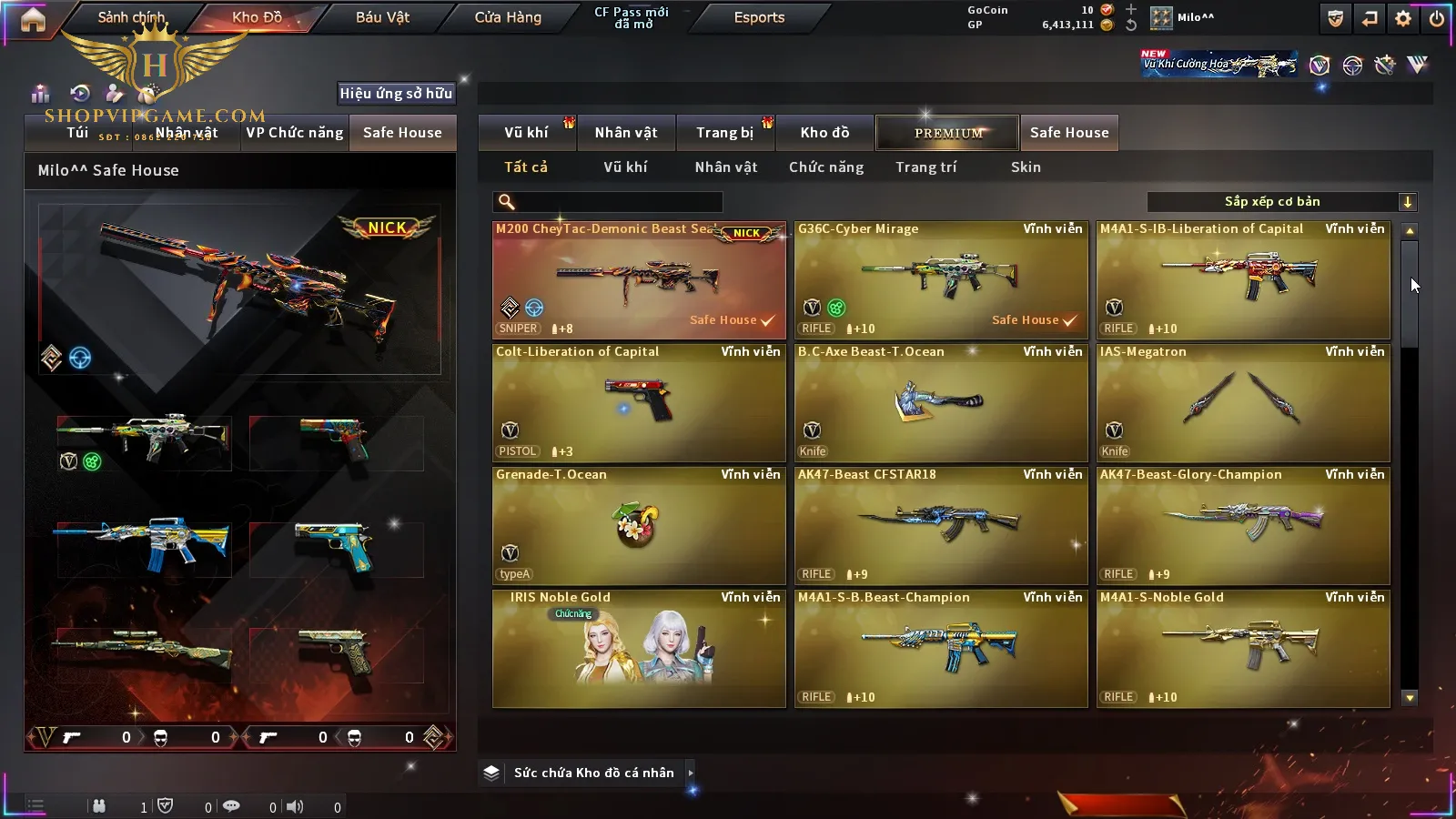The height and width of the screenshot is (819, 1456).
Task: Open the Cửa Hàng shop menu
Action: pos(508,17)
